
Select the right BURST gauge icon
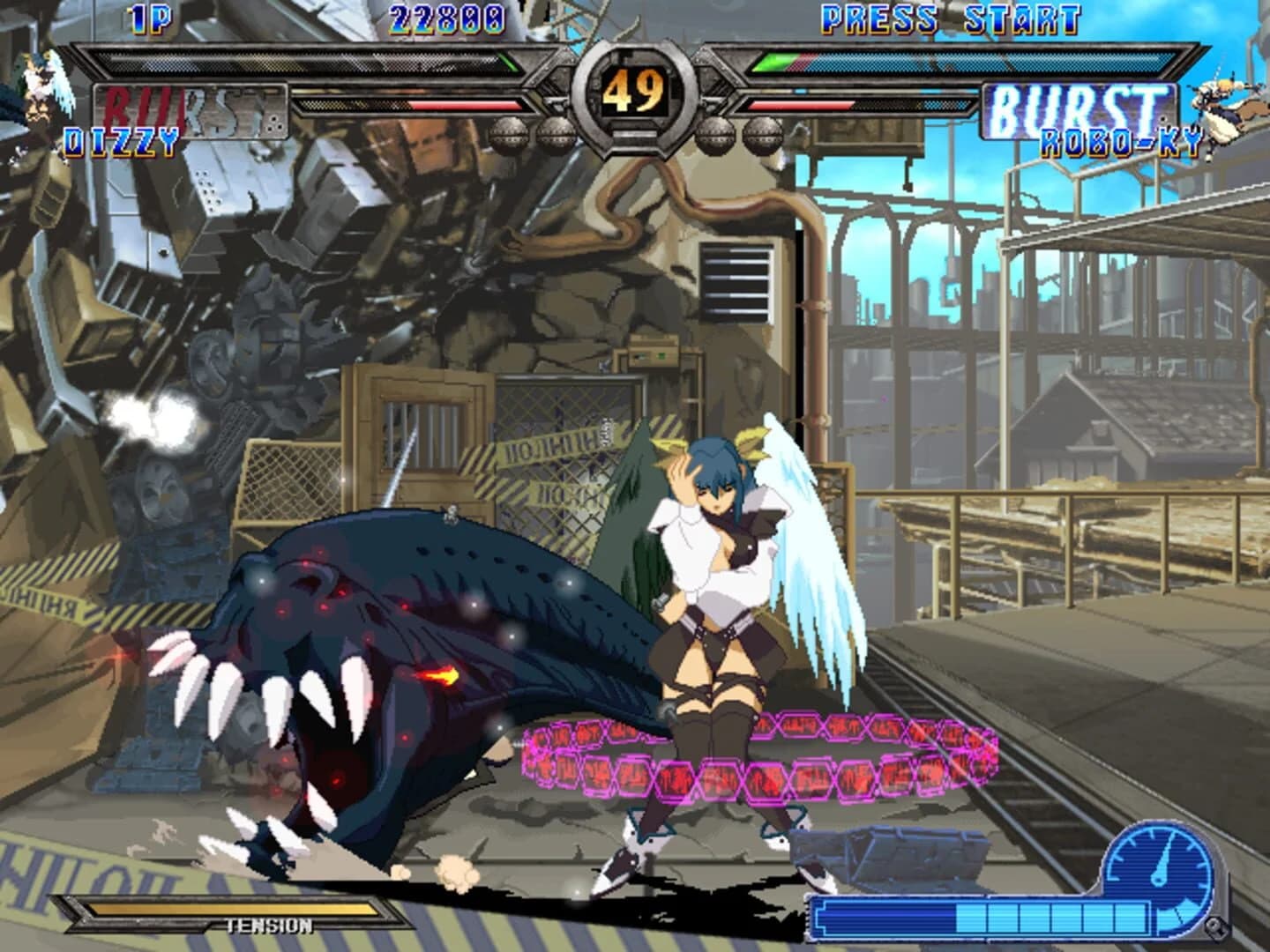coord(1080,106)
